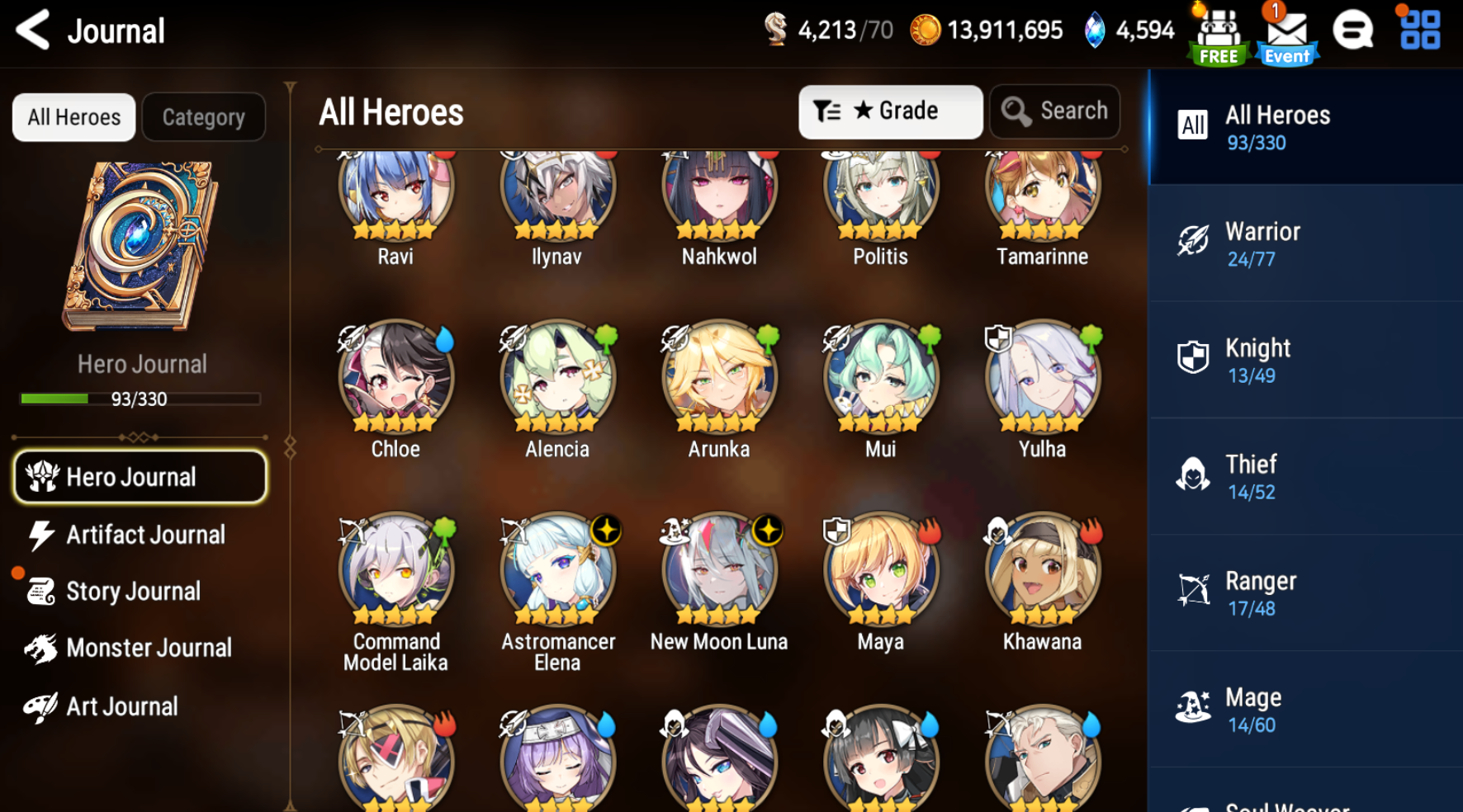Check the Hero Journal 93/330 progress bar
The height and width of the screenshot is (812, 1463).
(x=140, y=399)
